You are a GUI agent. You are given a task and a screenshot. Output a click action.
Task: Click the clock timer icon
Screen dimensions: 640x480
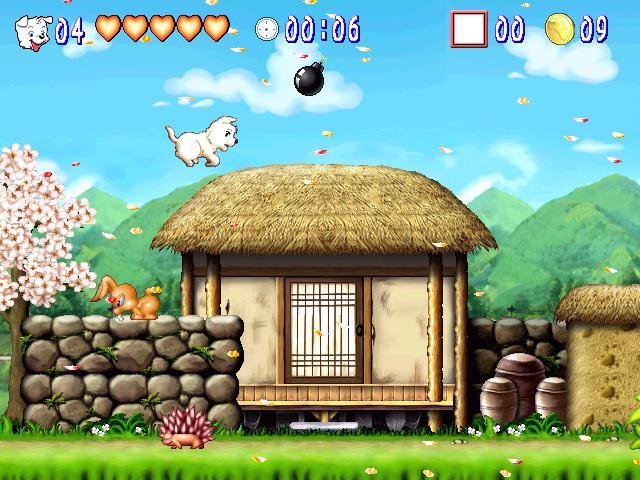coord(267,29)
